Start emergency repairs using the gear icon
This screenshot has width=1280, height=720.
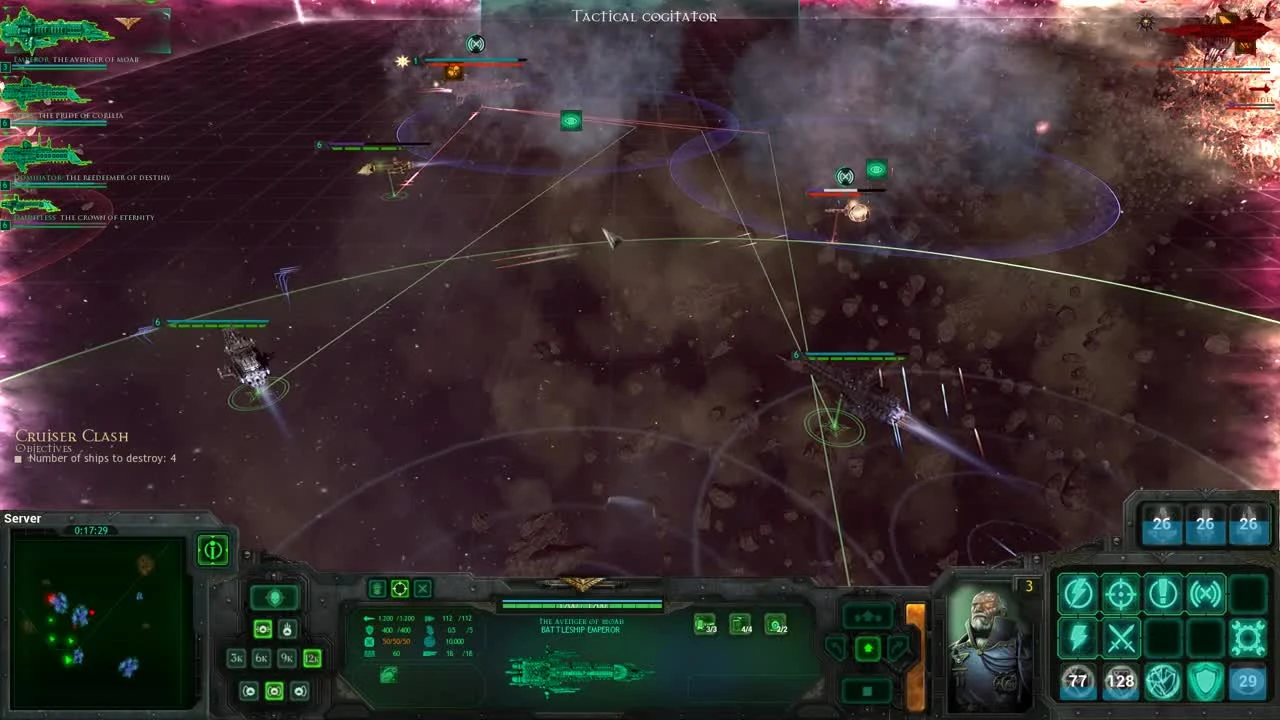[1247, 638]
